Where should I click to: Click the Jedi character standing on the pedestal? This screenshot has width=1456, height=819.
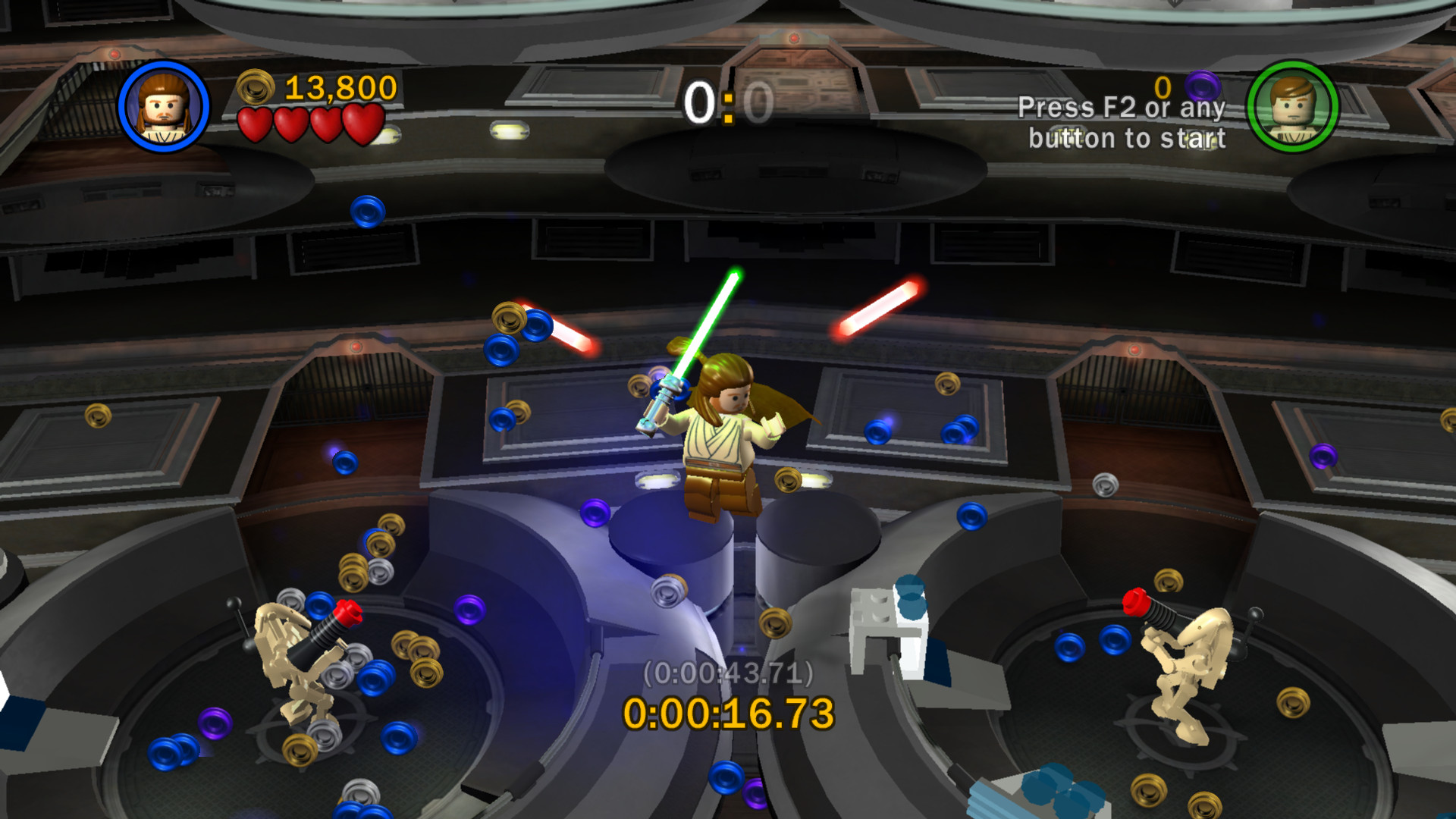click(720, 440)
